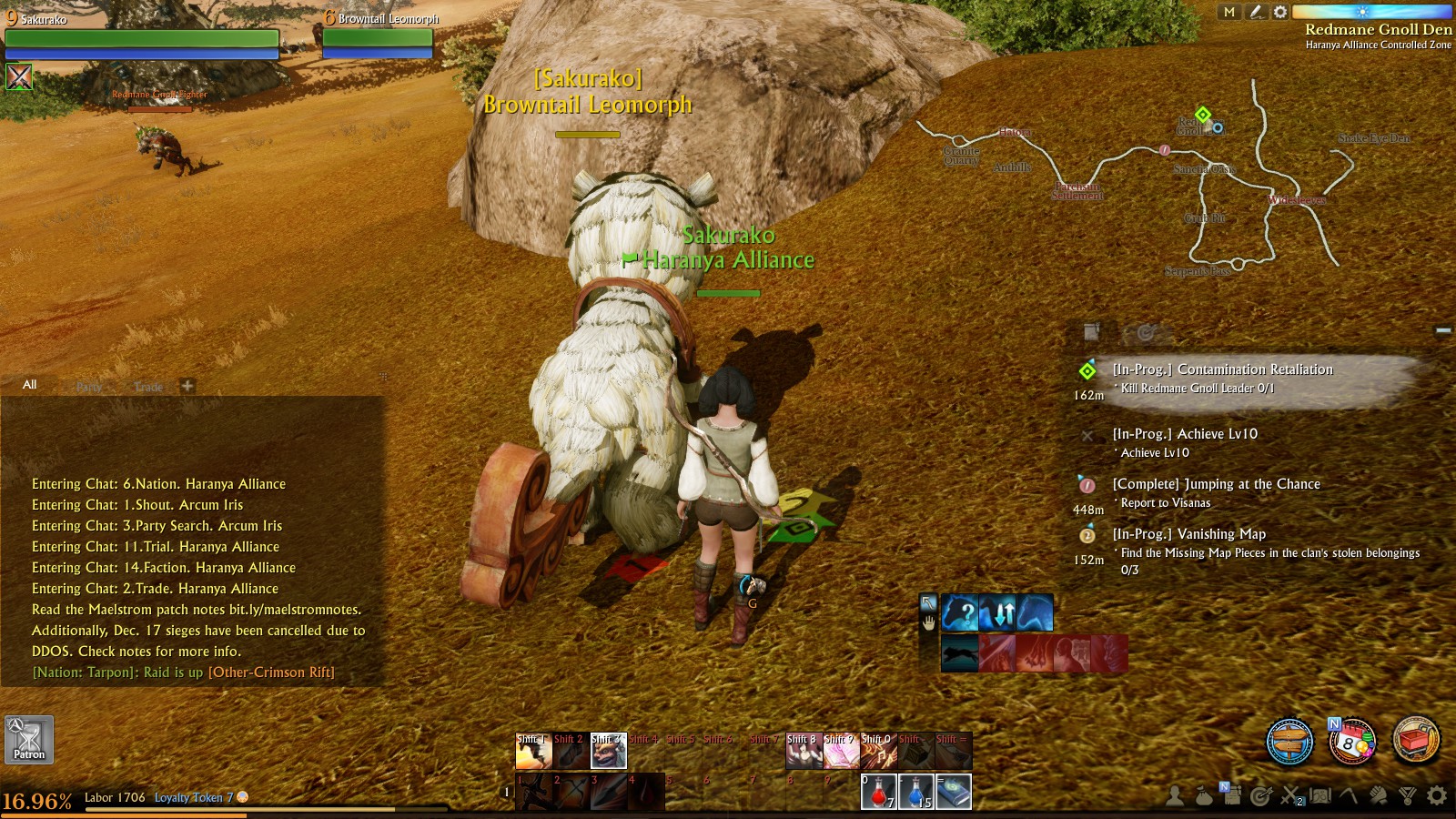Open the inventory bag icon
Viewport: 1456px width, 819px height.
click(x=1203, y=796)
